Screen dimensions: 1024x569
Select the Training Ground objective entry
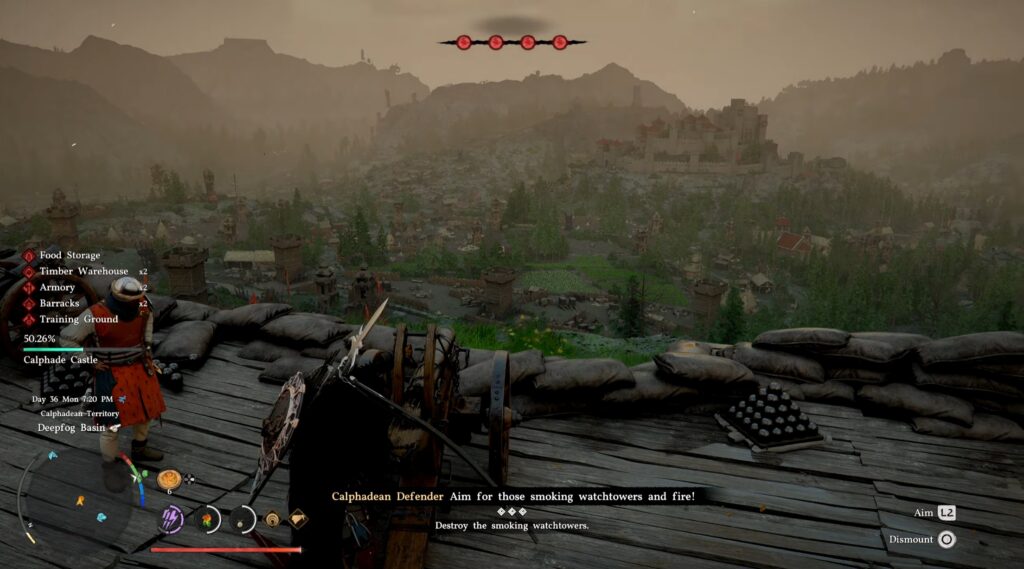[x=78, y=319]
